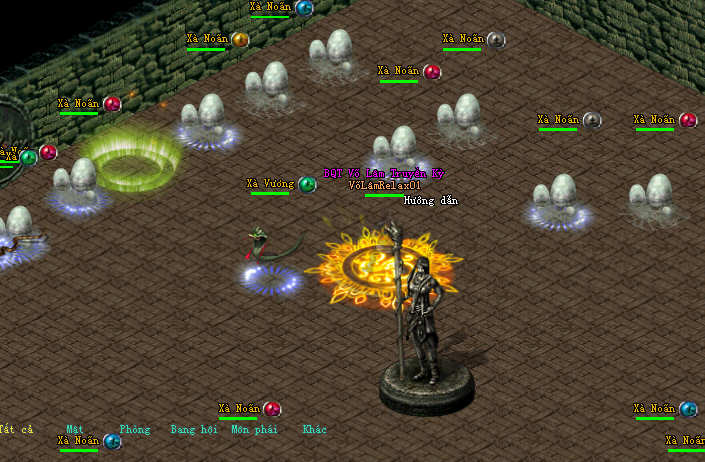Switch to the Môn phái chat tab
The width and height of the screenshot is (705, 462).
254,430
